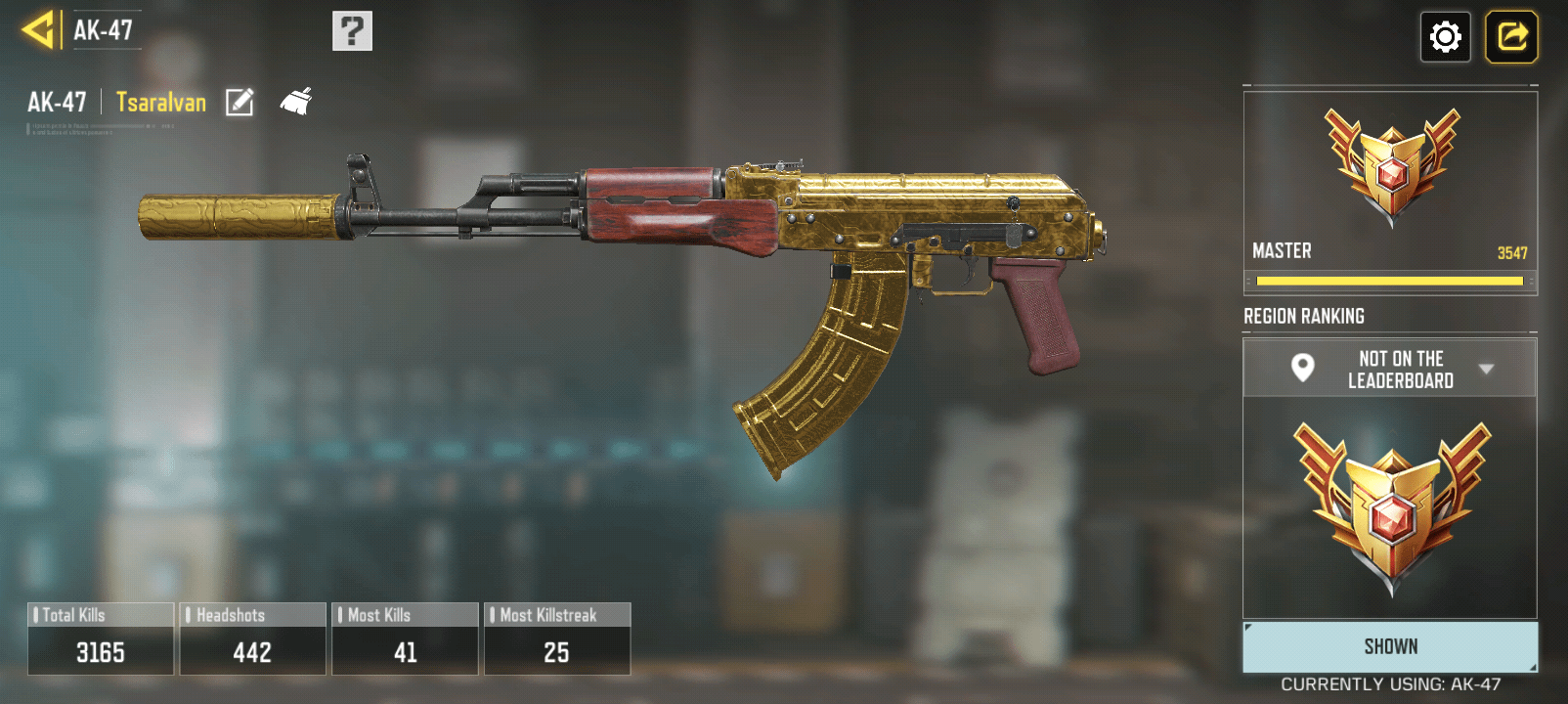Share the weapon with the export icon
Screen dimensions: 1568x704
[x=1511, y=37]
